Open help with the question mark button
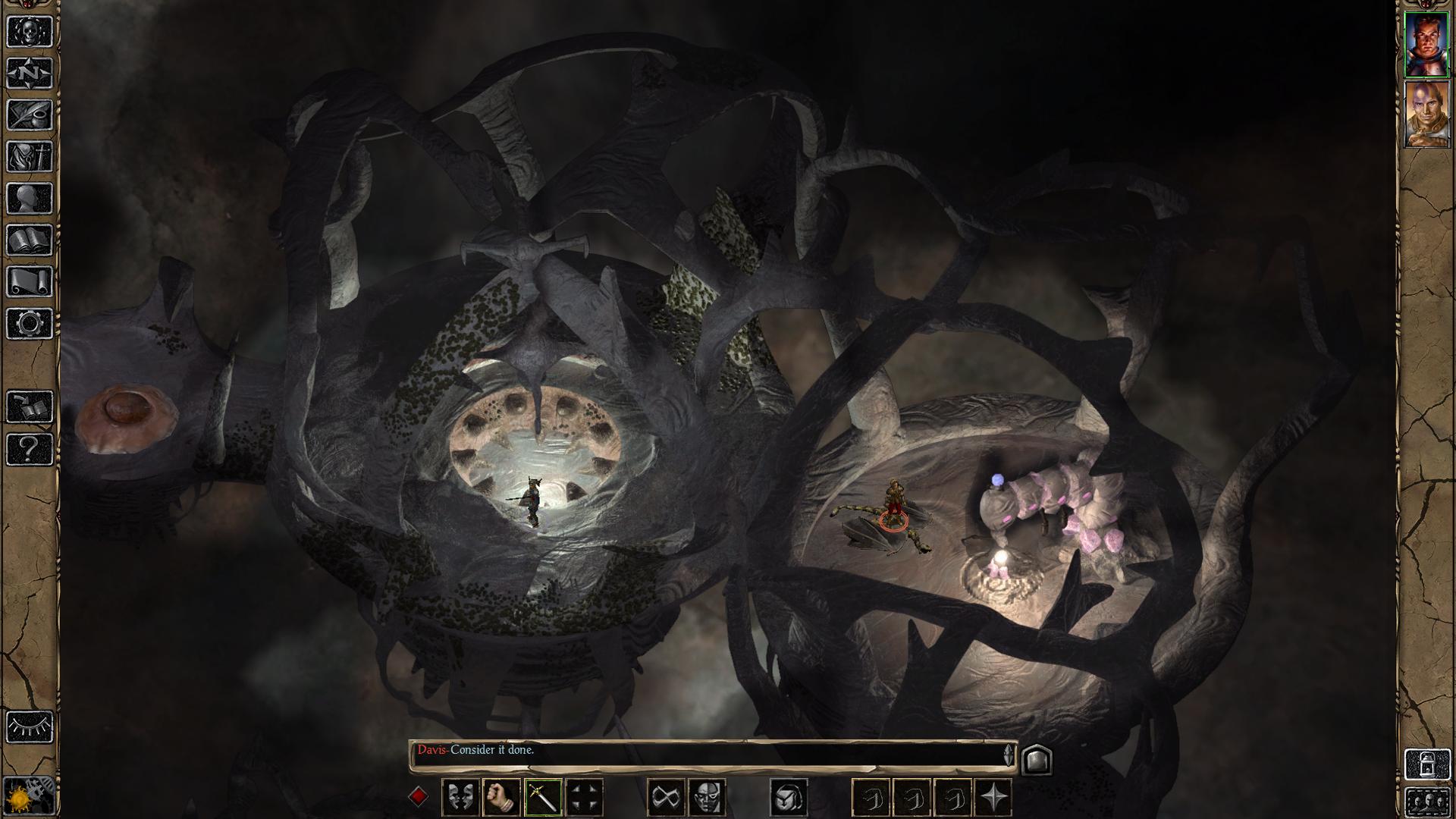This screenshot has height=819, width=1456. [x=30, y=449]
